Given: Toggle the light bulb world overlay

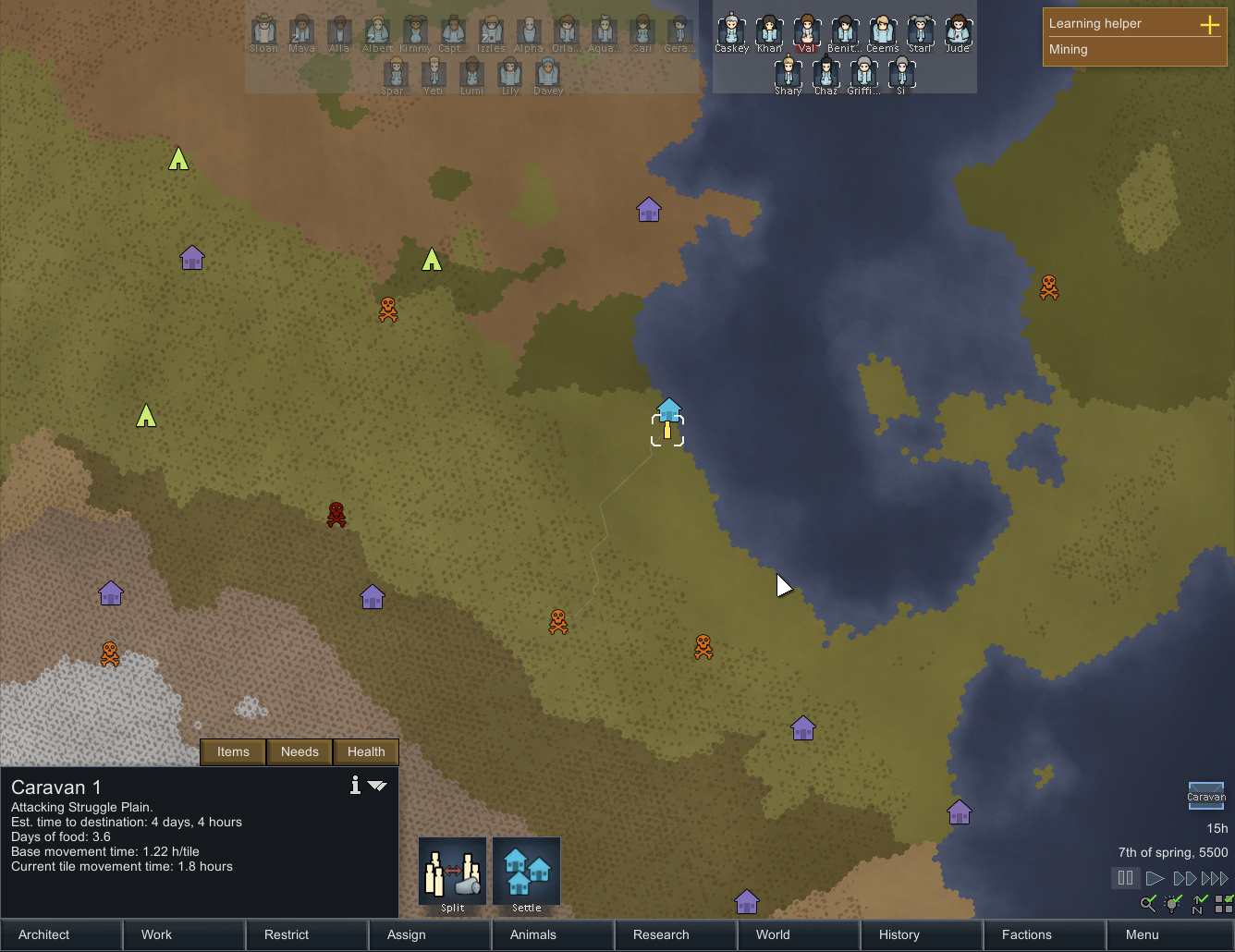Looking at the screenshot, I should [x=1173, y=903].
